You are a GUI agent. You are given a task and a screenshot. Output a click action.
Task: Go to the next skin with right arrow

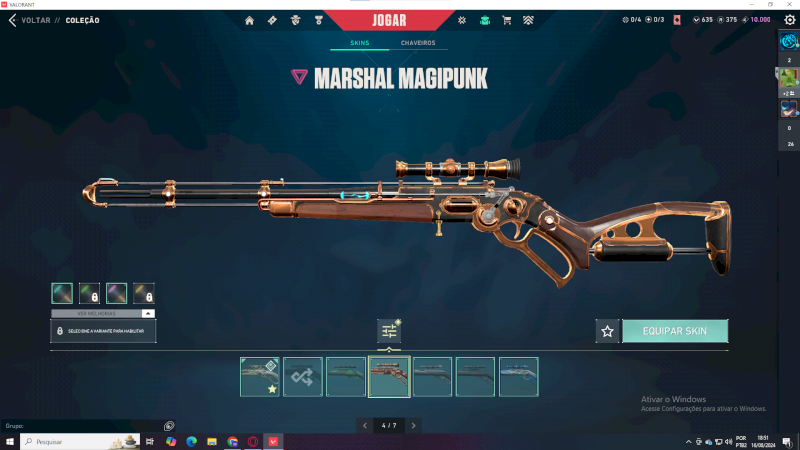[413, 425]
